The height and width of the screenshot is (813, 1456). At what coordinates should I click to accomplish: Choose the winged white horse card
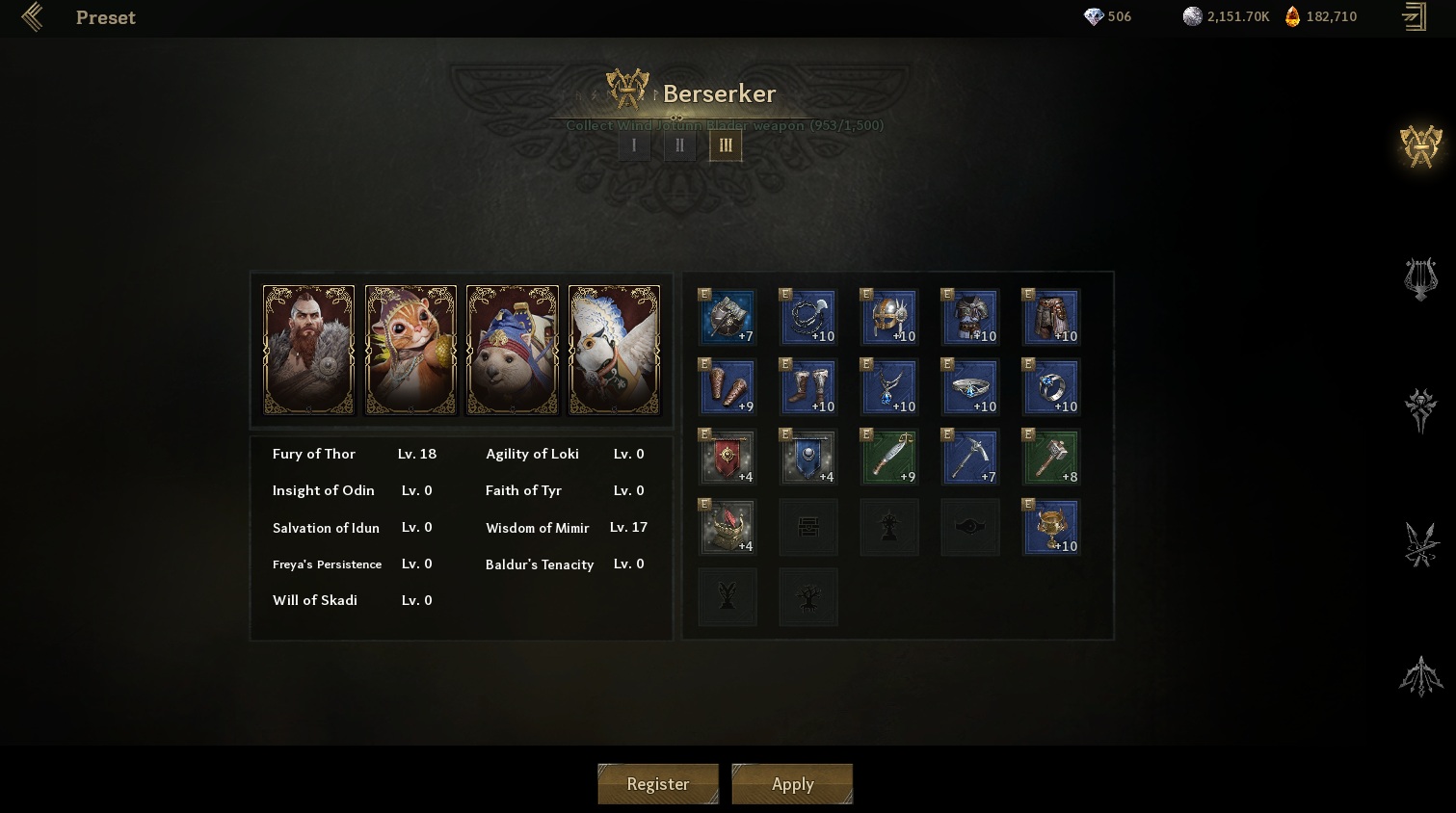[614, 351]
